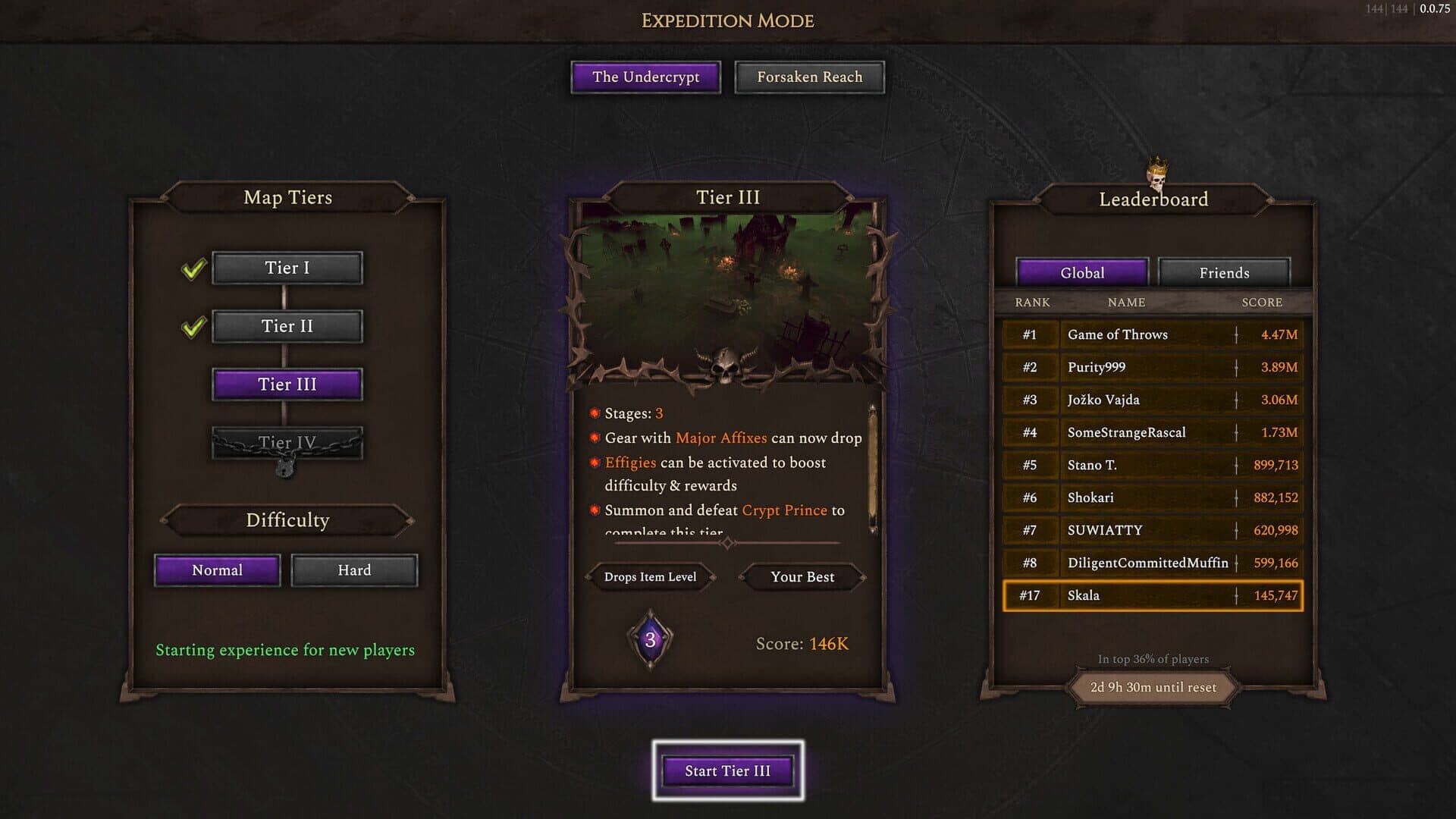Select Normal difficulty
This screenshot has height=819, width=1456.
[x=217, y=570]
